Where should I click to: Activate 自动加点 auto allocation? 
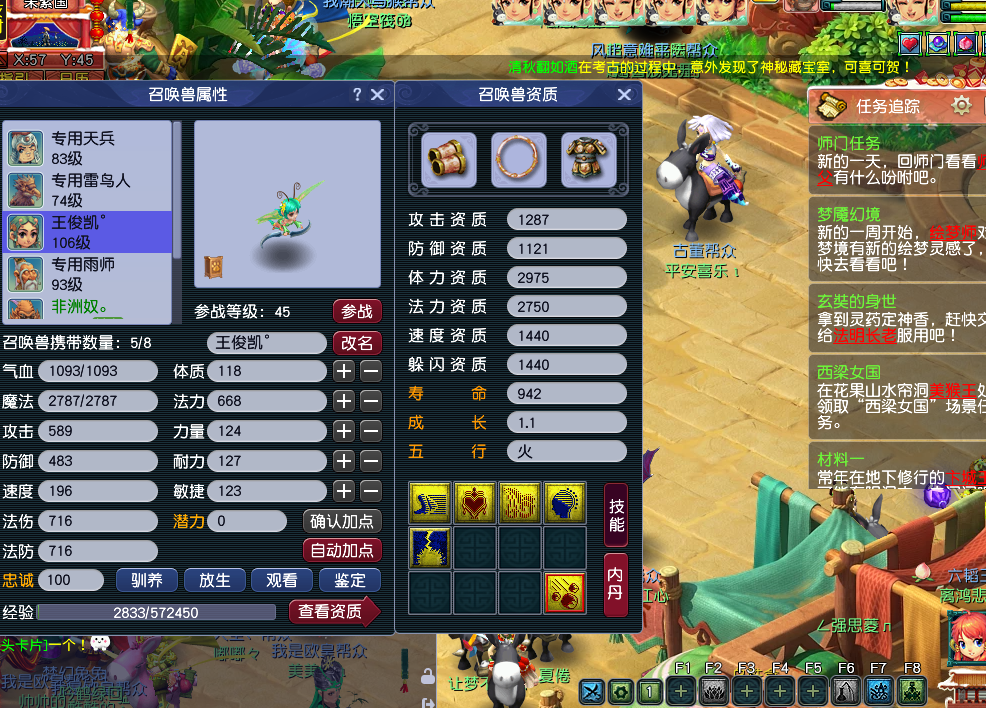tap(342, 550)
